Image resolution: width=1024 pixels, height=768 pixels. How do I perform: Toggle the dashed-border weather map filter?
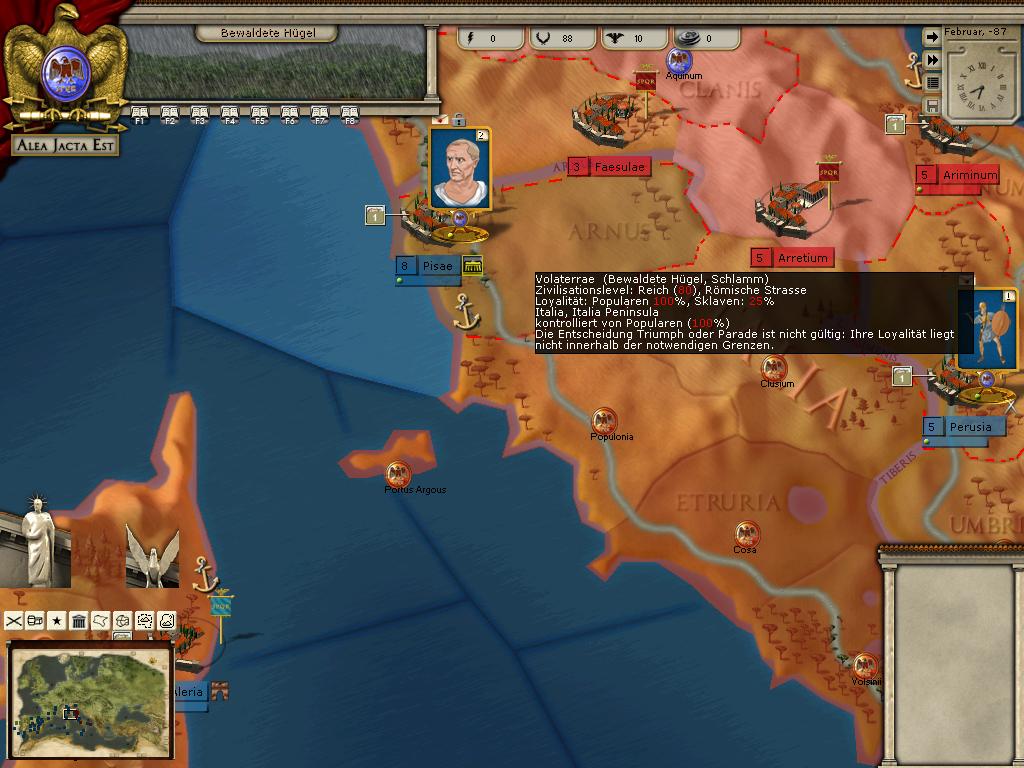pyautogui.click(x=145, y=621)
